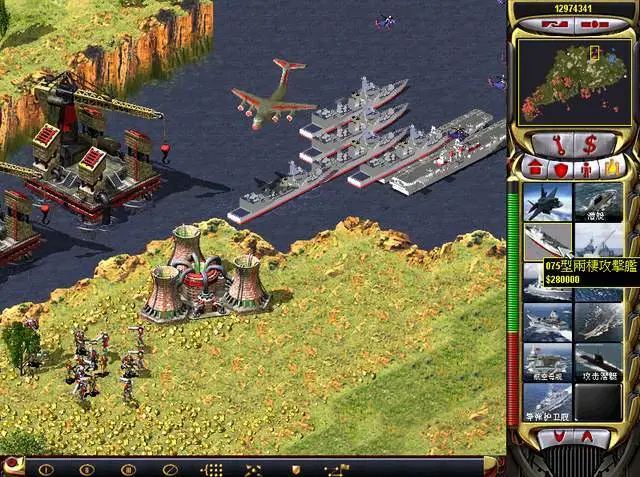The image size is (640, 477).
Task: Activate the guard shield command
Action: (x=295, y=468)
